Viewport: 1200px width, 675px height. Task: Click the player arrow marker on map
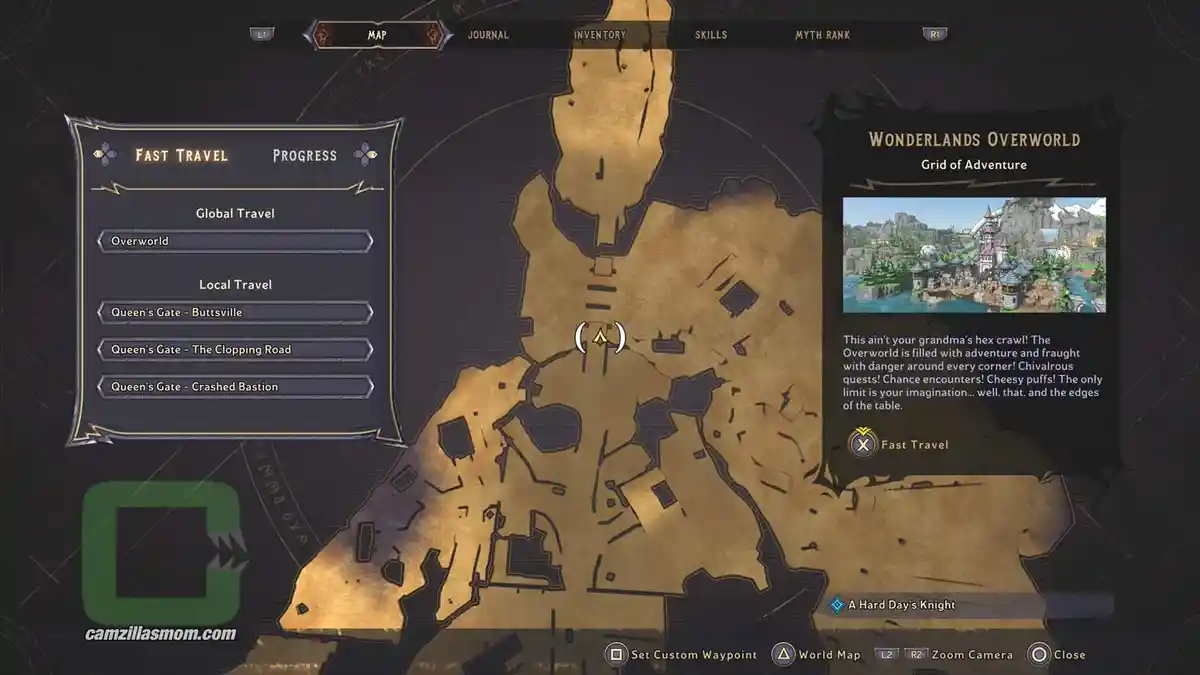[600, 337]
